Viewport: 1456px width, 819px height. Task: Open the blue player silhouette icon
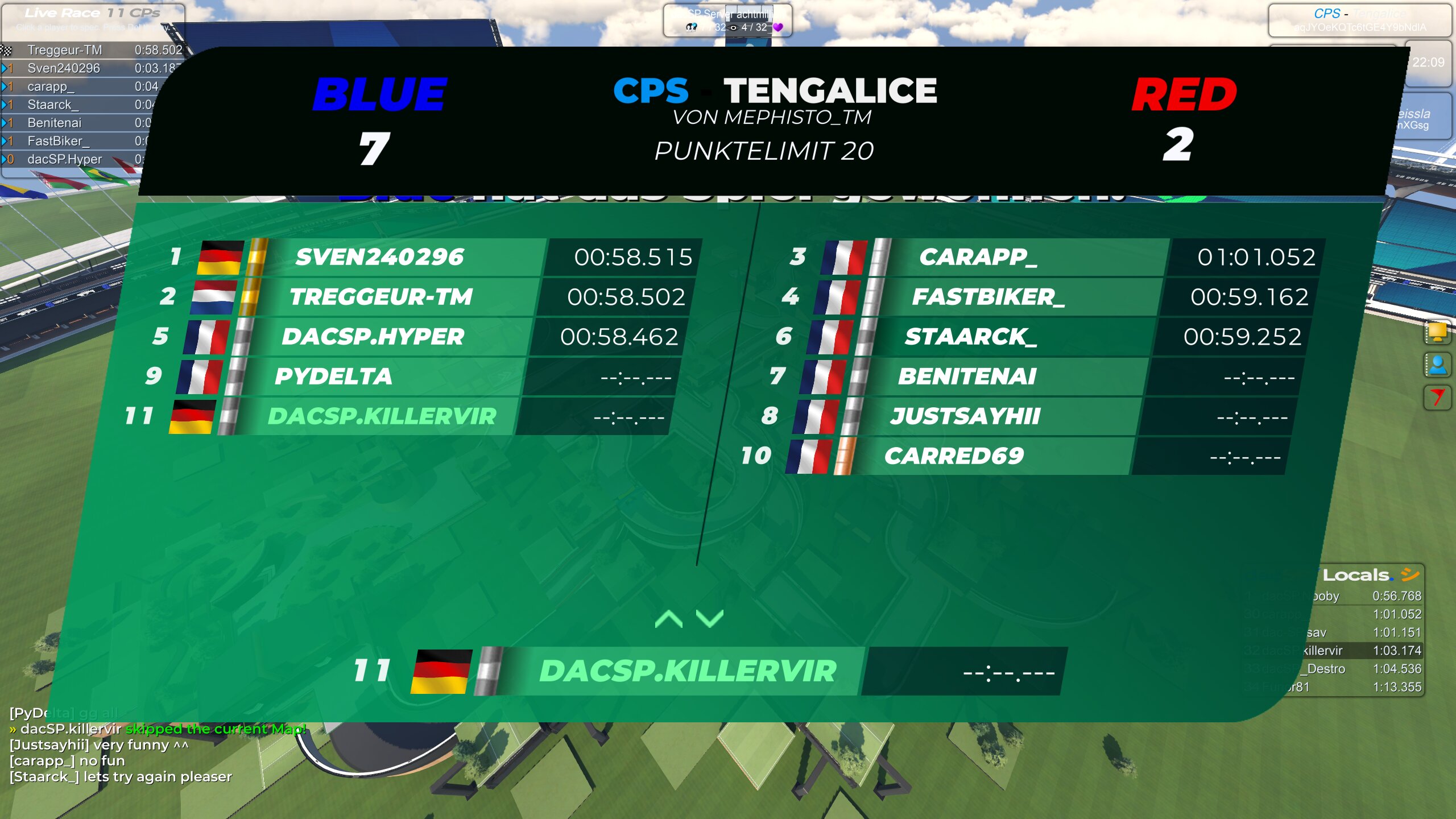click(x=1437, y=365)
